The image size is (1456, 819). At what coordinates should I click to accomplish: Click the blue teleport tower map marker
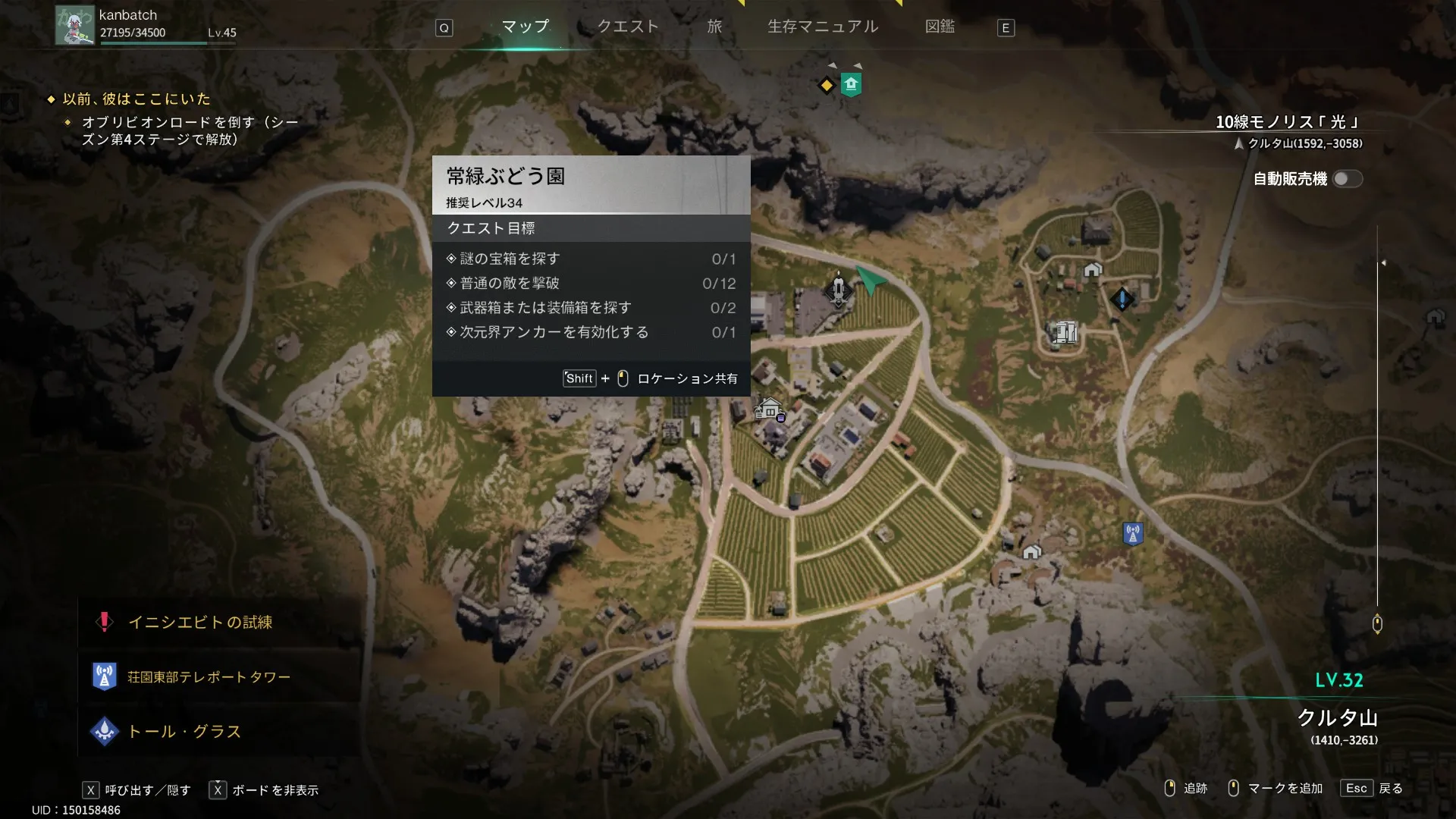pyautogui.click(x=1132, y=533)
